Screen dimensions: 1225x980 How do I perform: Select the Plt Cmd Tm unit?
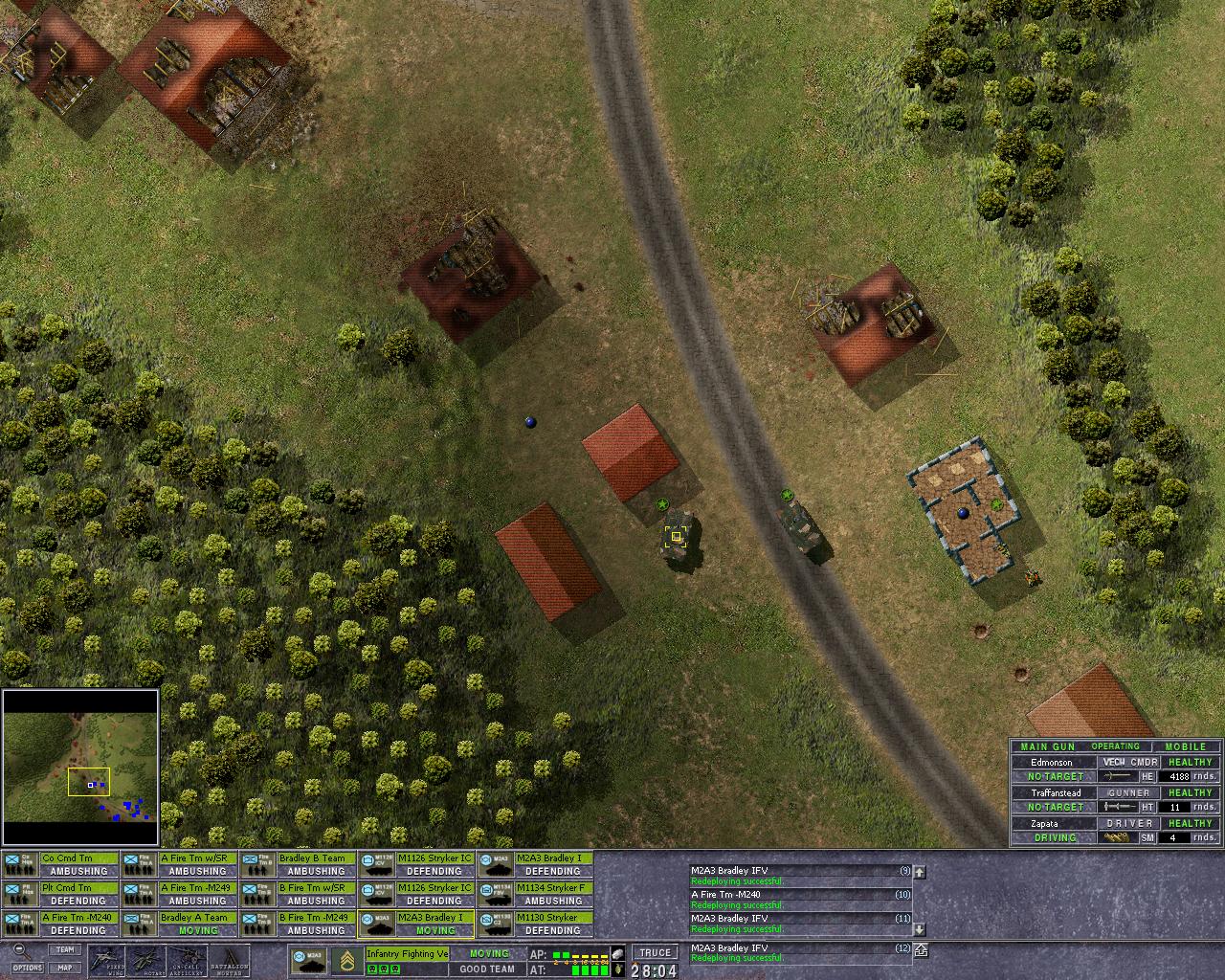61,894
